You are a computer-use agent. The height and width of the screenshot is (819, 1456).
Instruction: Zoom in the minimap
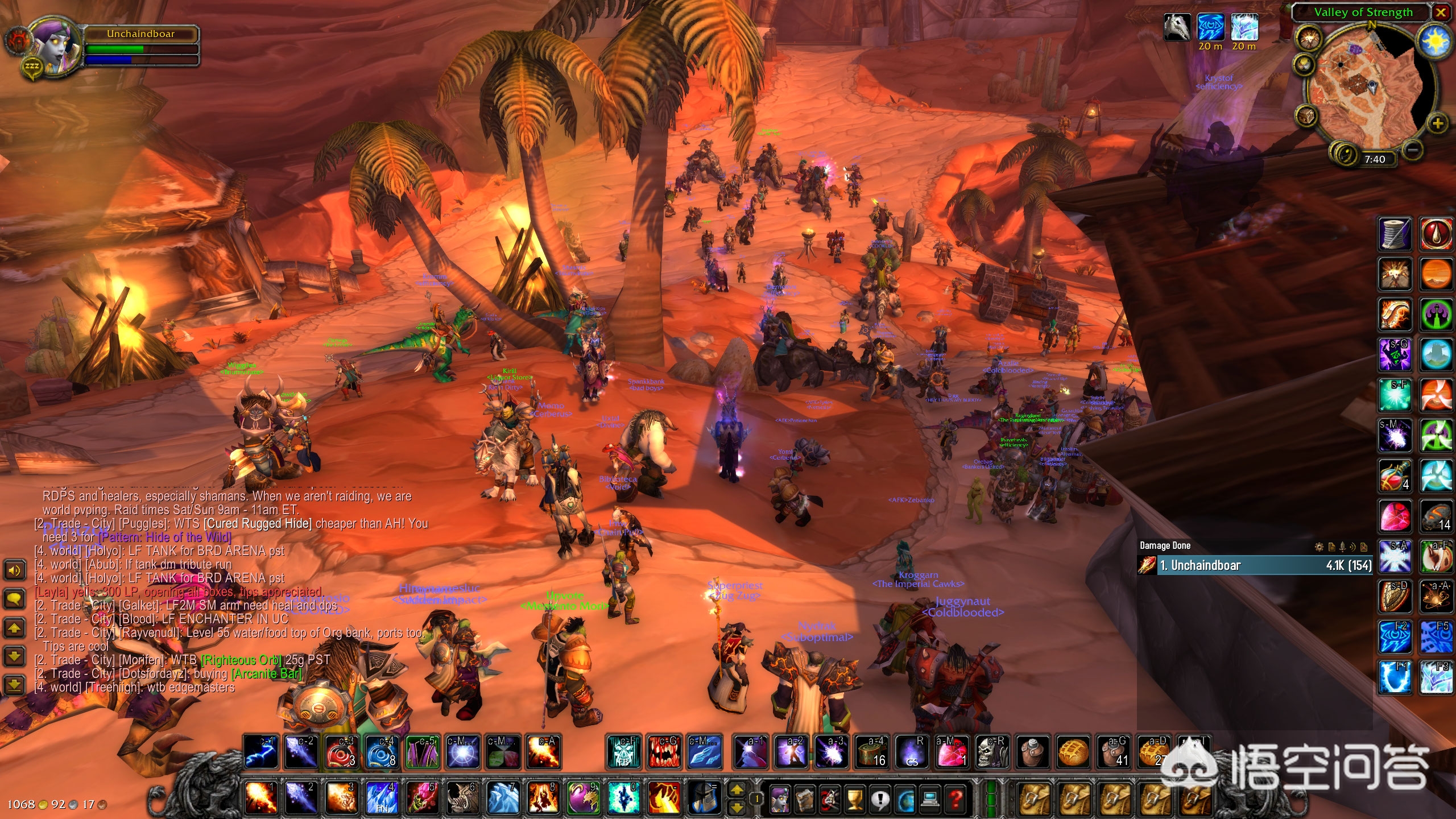coord(1437,123)
